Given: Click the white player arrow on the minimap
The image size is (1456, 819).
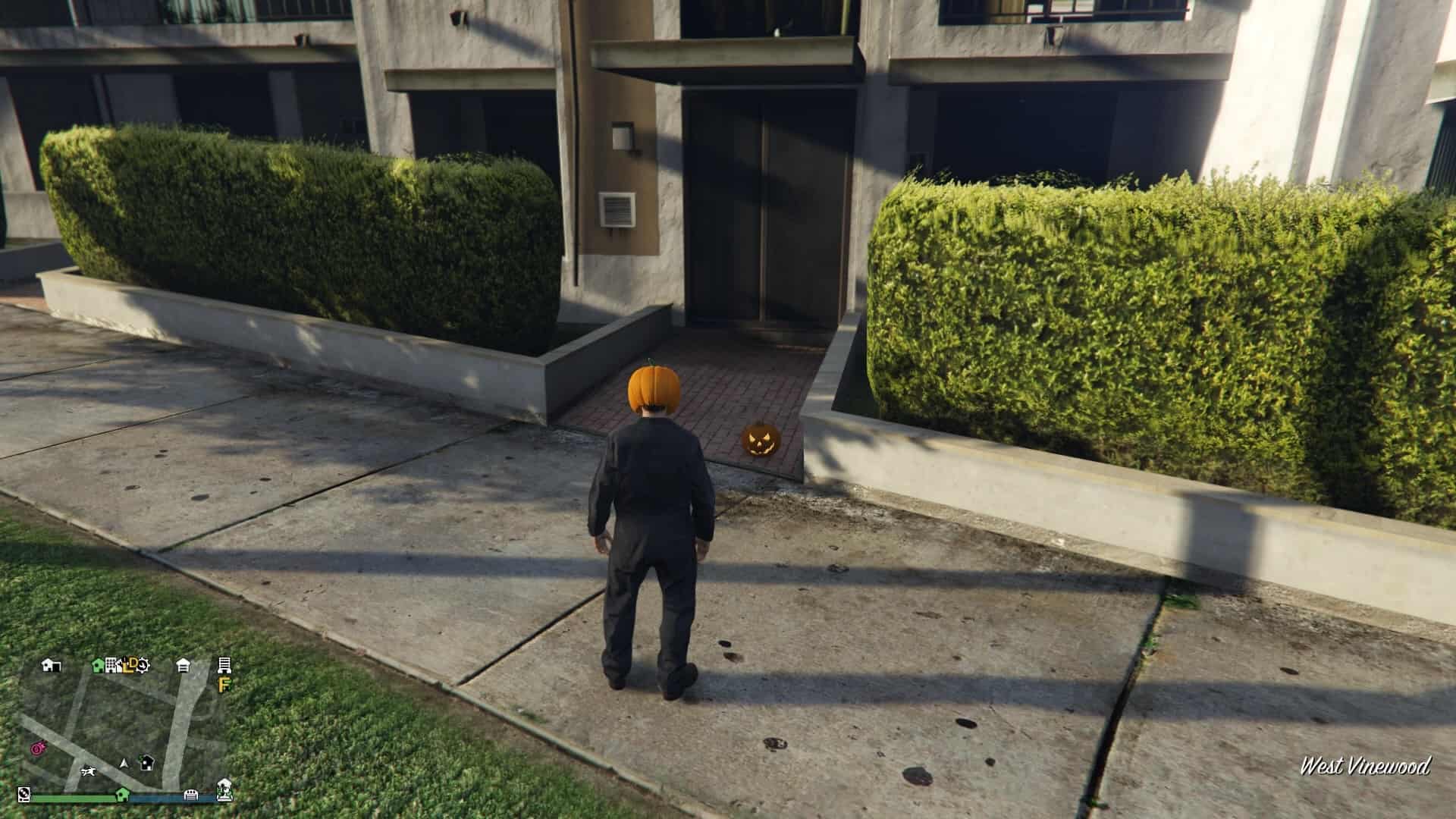Looking at the screenshot, I should 124,764.
